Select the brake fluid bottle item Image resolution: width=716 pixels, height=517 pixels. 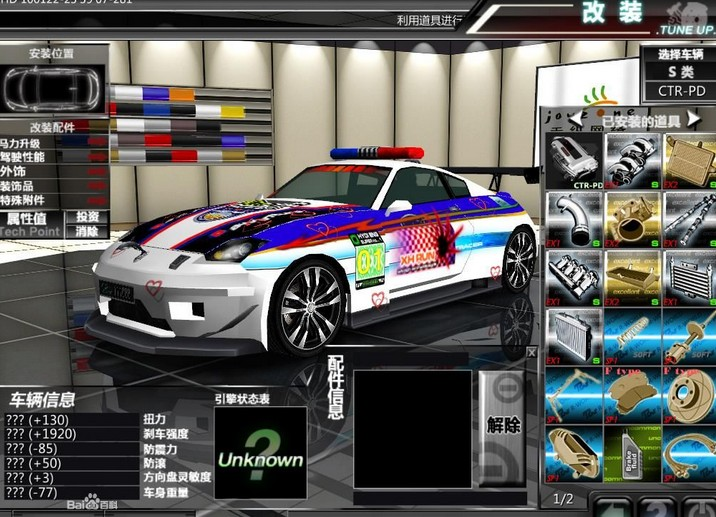tap(630, 451)
